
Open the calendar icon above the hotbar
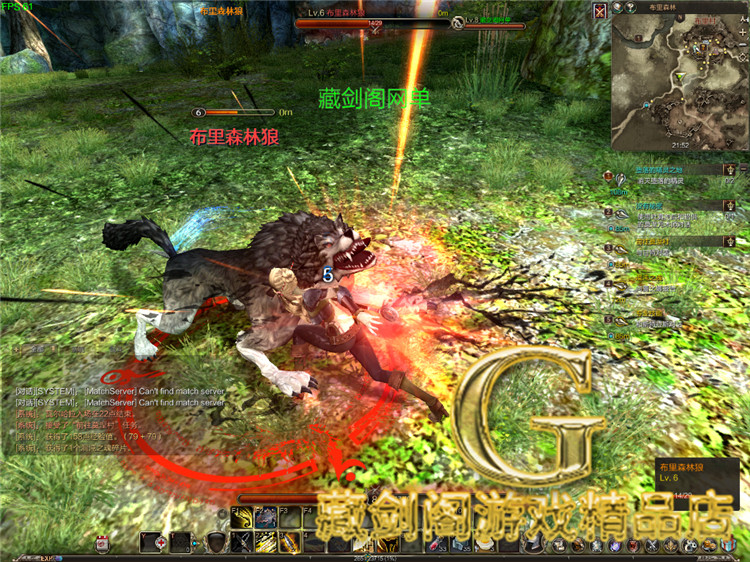102,543
